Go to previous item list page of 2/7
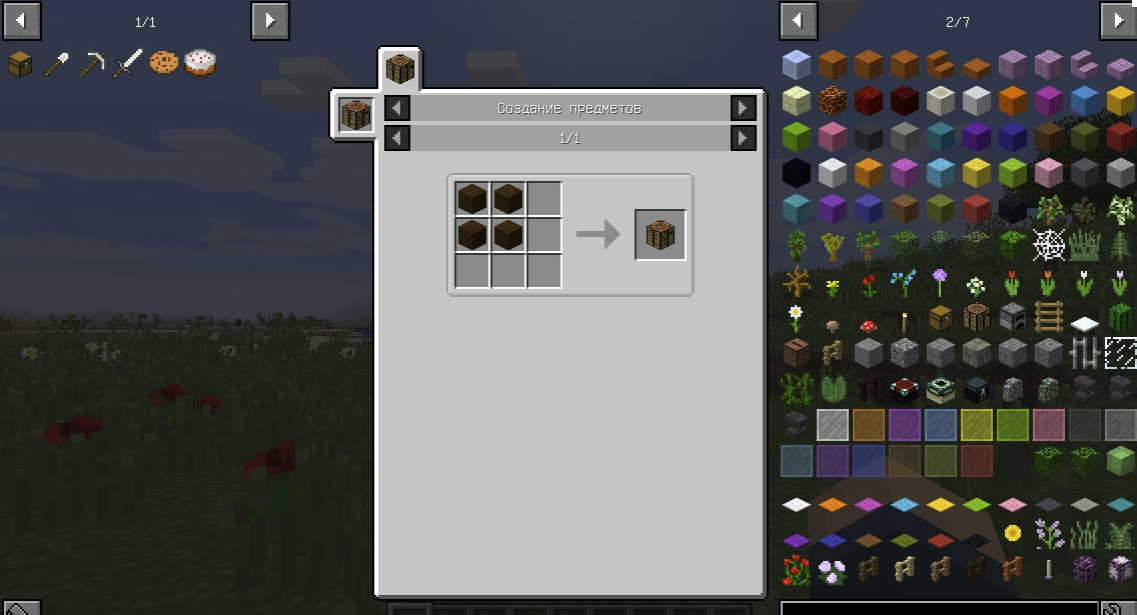The image size is (1137, 615). click(x=798, y=20)
